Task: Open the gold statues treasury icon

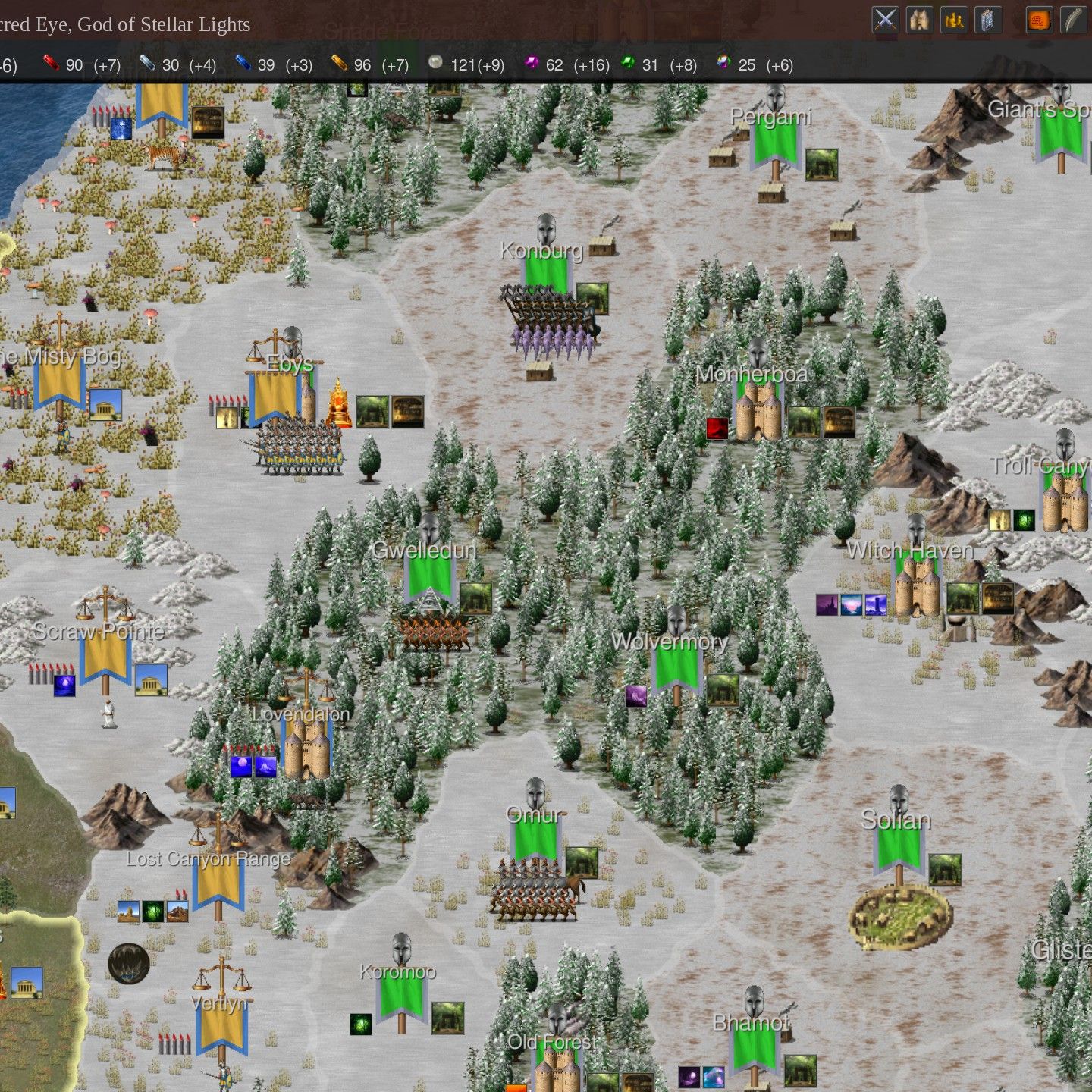Action: (954, 18)
